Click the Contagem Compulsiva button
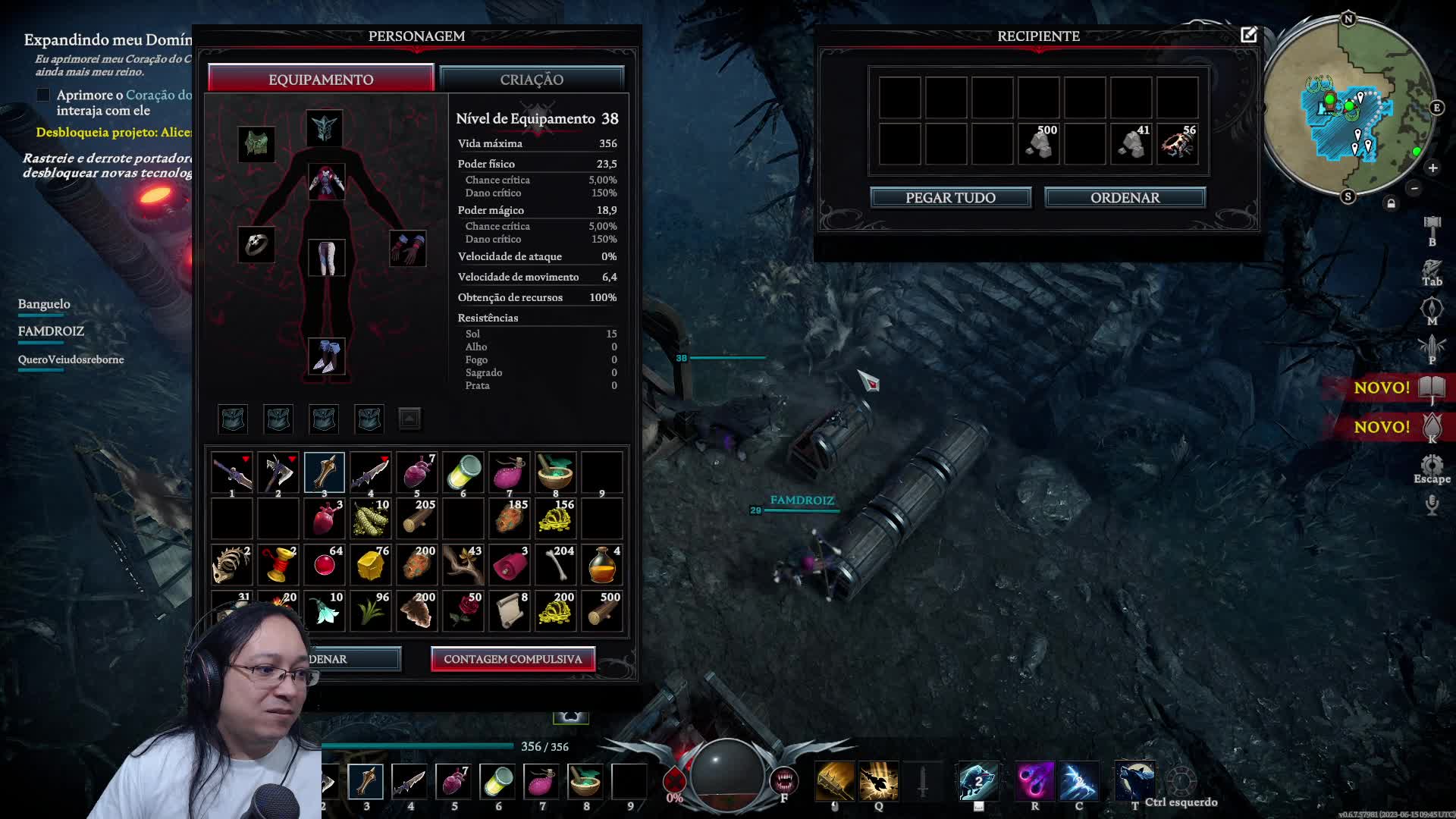This screenshot has height=819, width=1456. (x=513, y=659)
